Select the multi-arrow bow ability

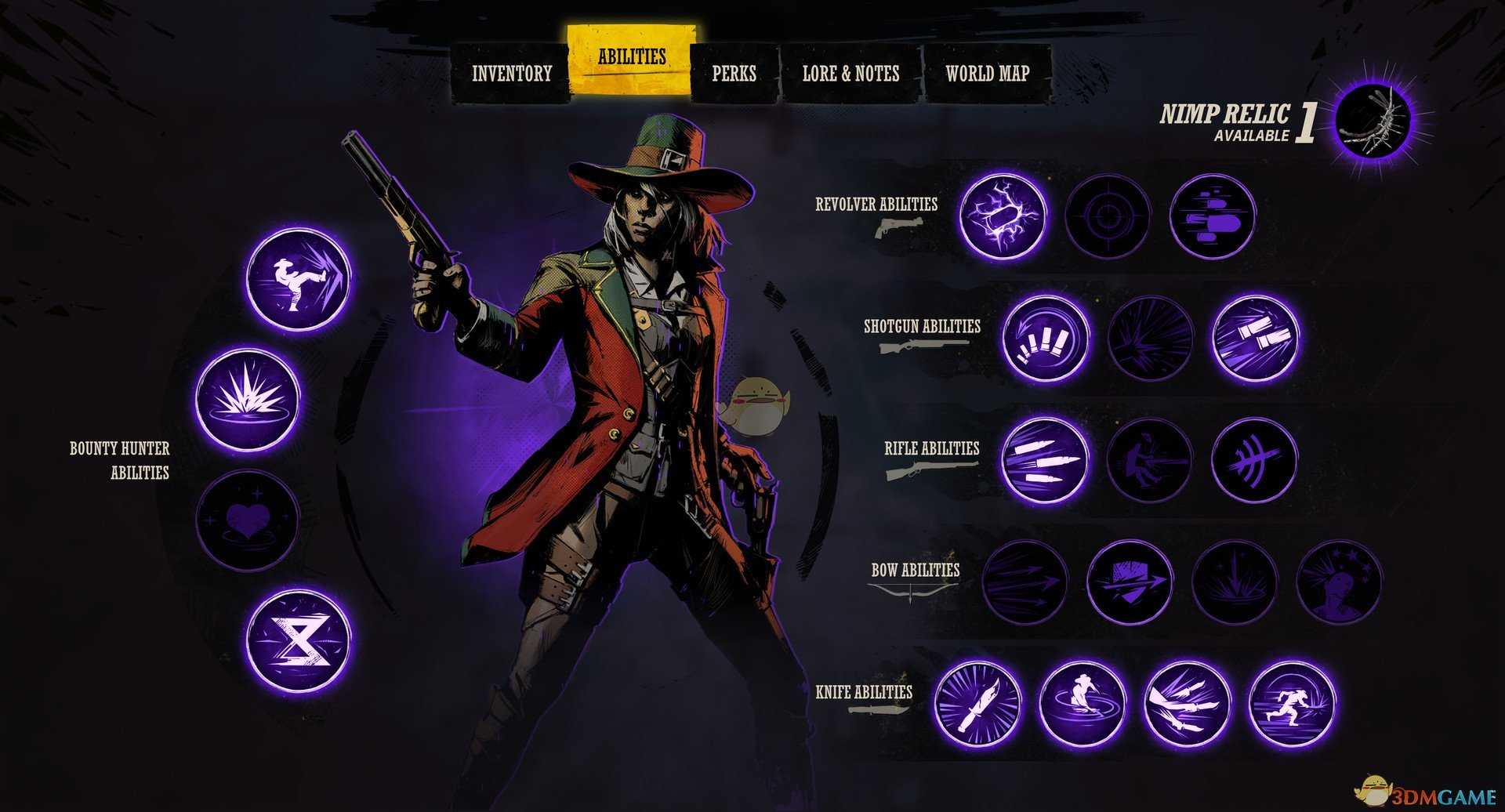click(x=1024, y=582)
